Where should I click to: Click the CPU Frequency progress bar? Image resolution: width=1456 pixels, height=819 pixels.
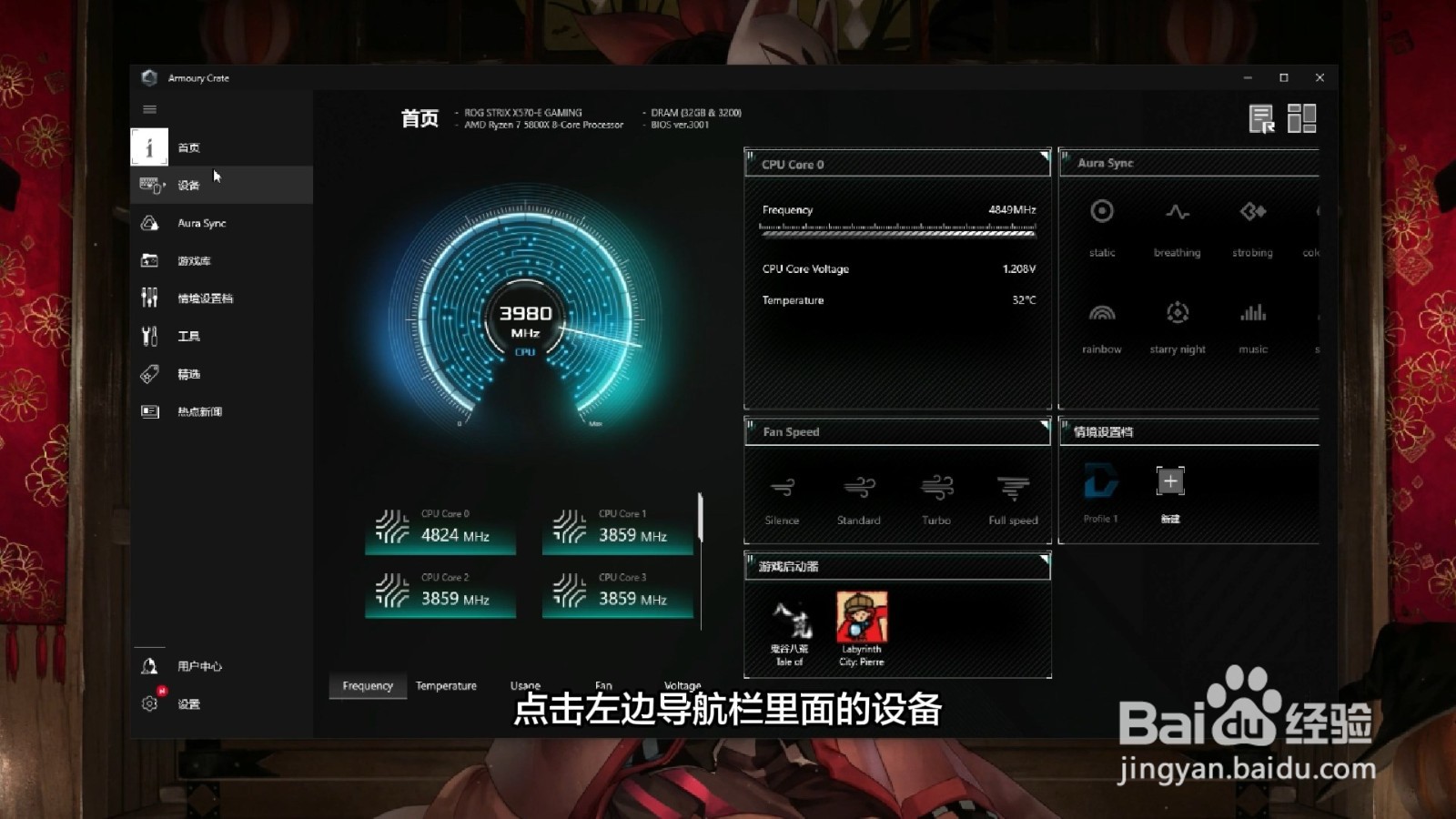tap(898, 232)
